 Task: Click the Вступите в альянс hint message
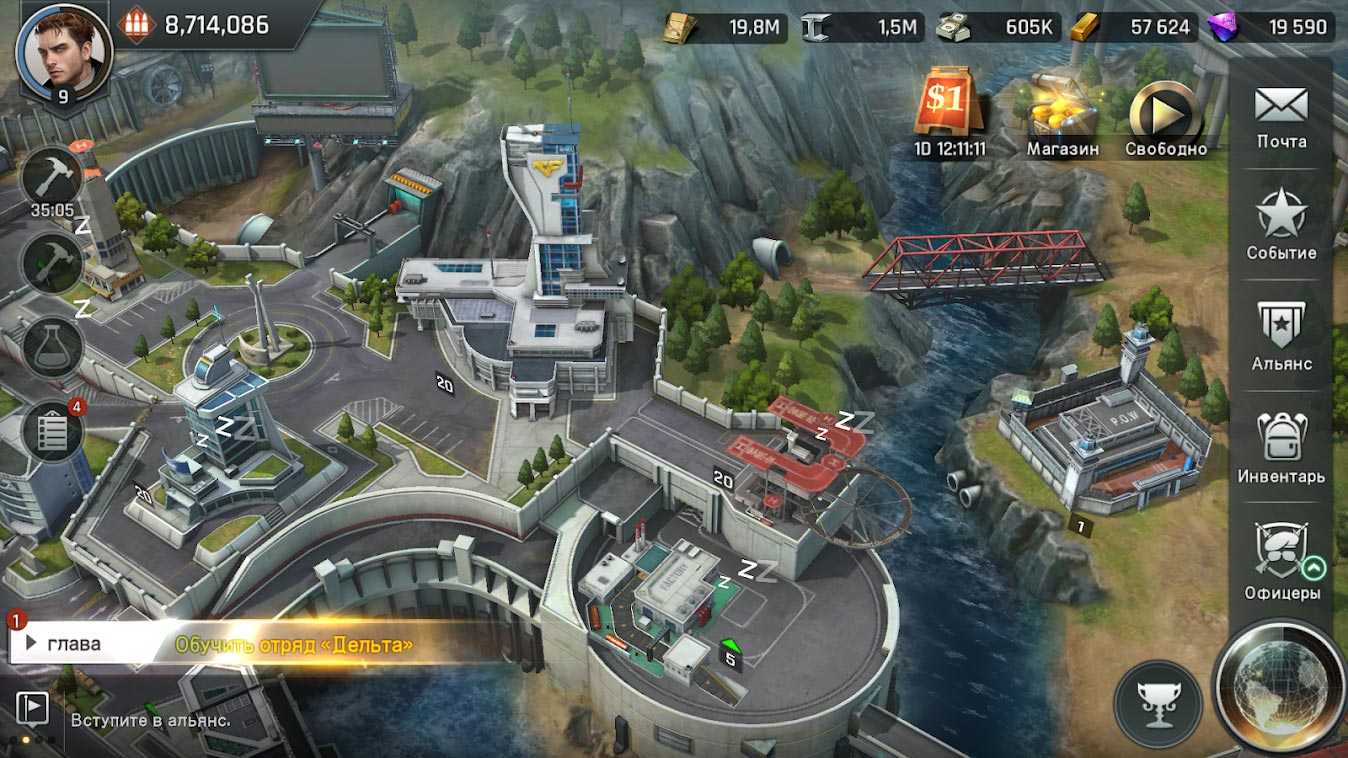tap(150, 720)
